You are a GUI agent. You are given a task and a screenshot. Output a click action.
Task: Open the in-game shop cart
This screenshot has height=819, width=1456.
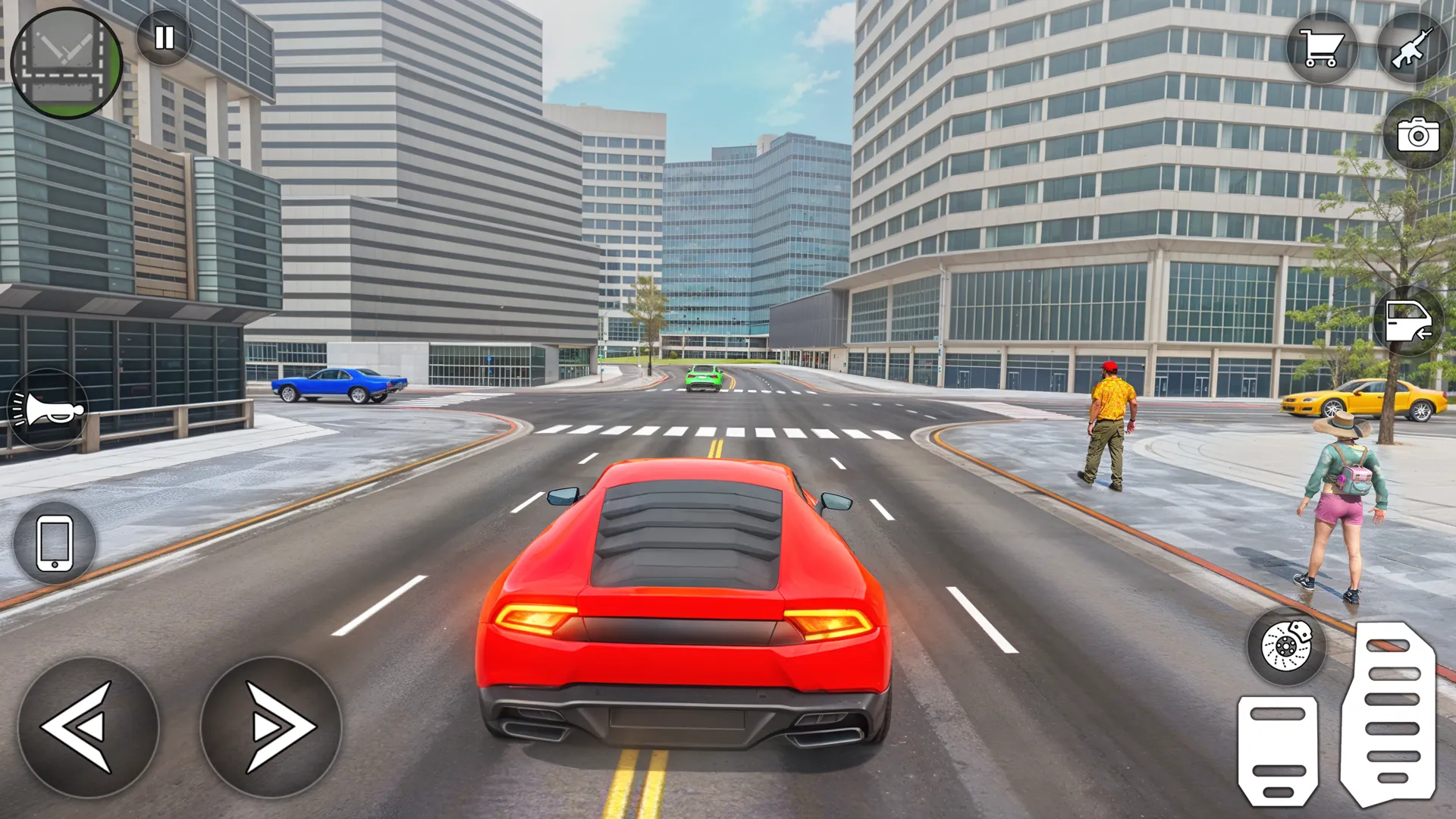tap(1323, 48)
